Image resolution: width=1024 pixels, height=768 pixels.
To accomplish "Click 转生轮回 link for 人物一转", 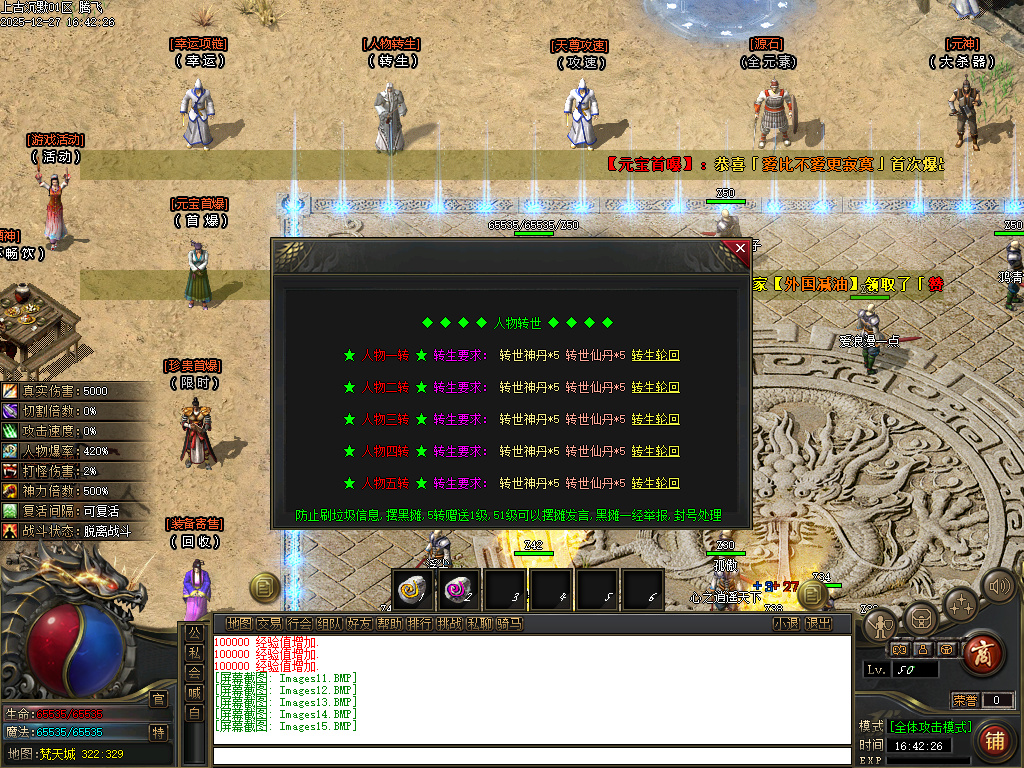I will tap(655, 355).
